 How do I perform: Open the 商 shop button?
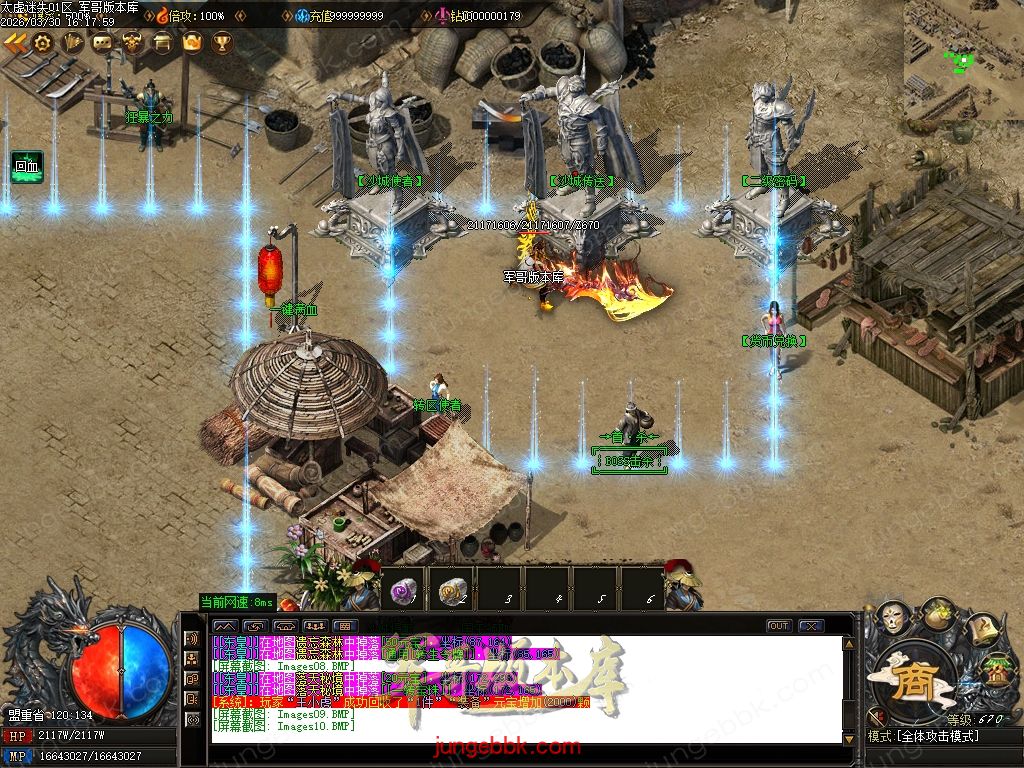point(911,684)
